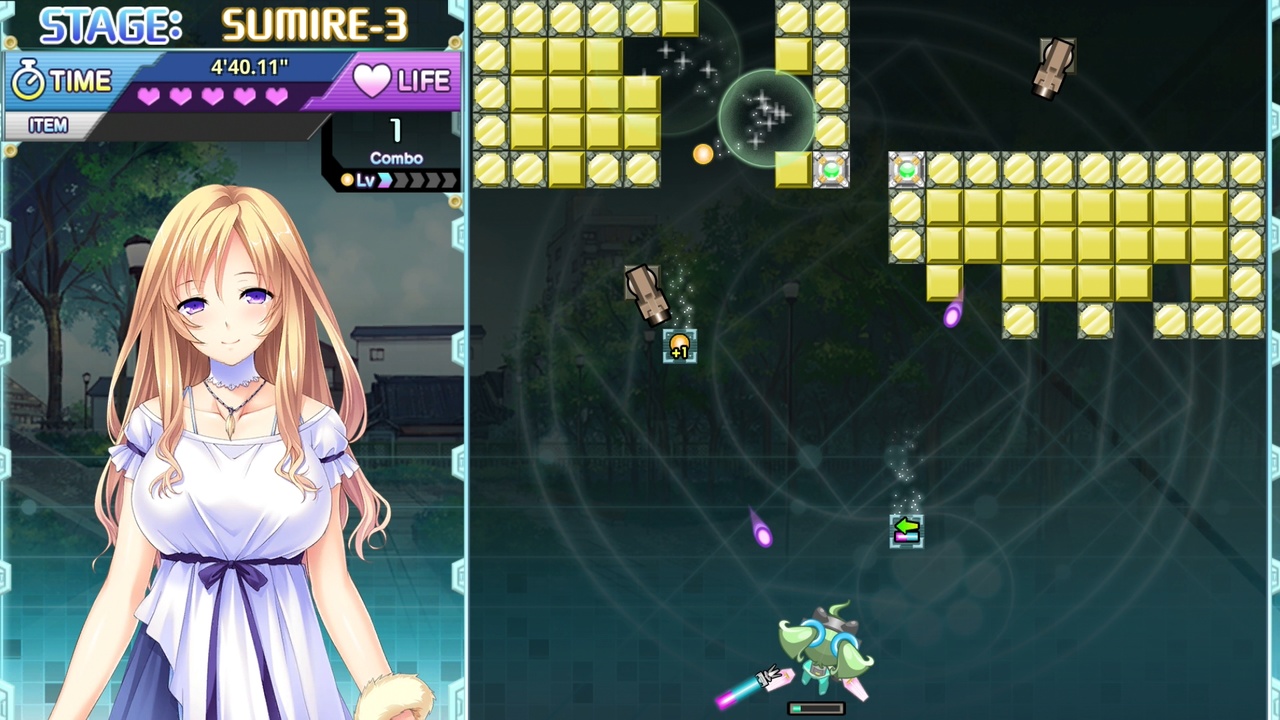
Task: Collect the +1 extra ball power-up
Action: 680,344
